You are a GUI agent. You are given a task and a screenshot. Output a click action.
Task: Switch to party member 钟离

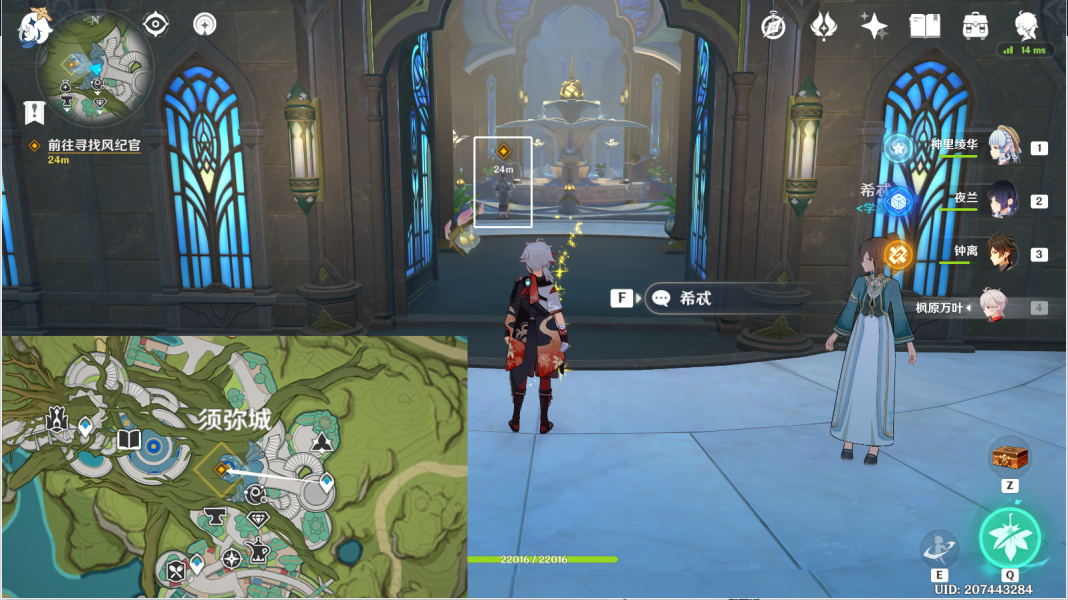tap(1003, 253)
